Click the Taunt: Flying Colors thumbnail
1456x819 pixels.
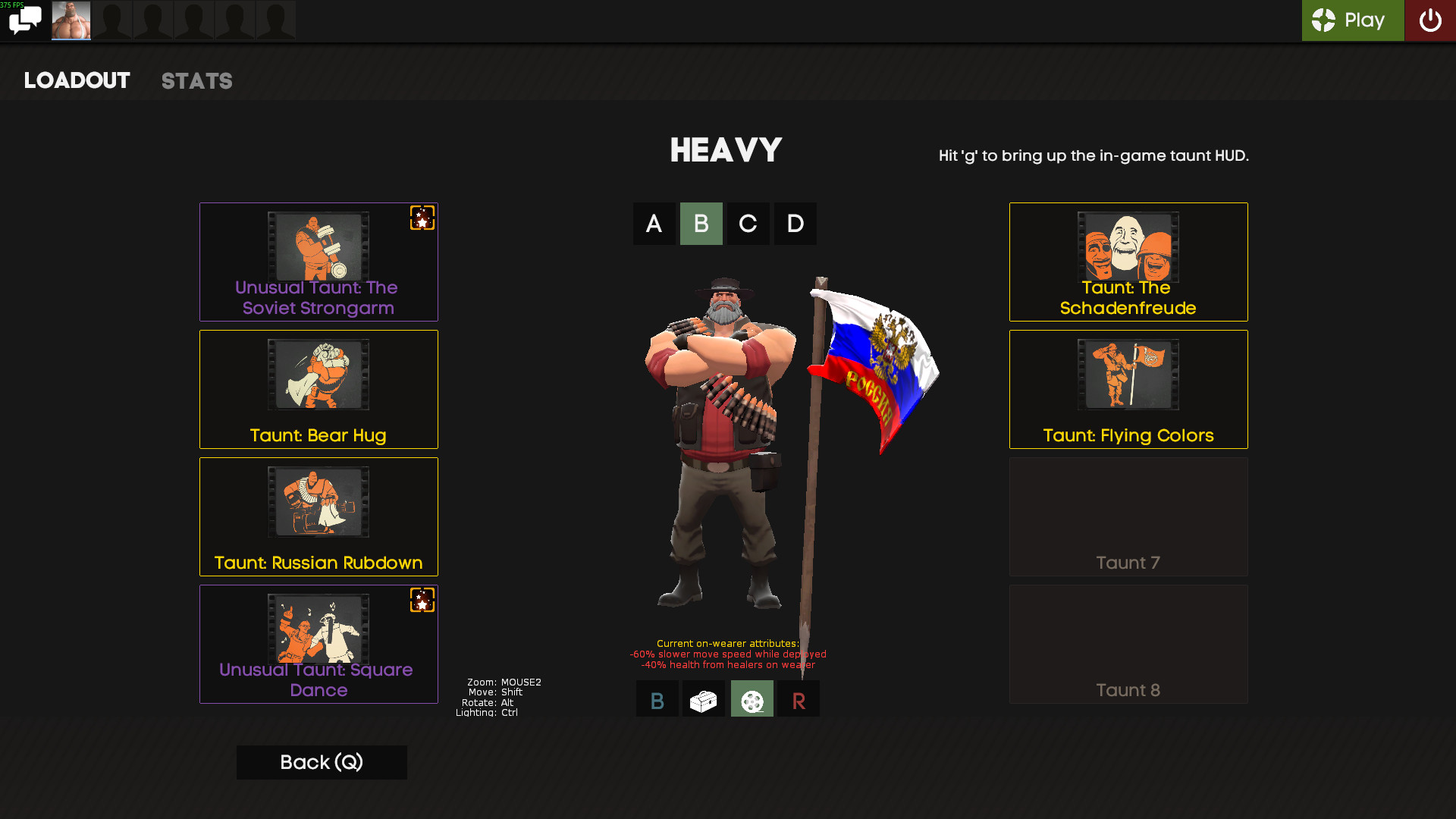(x=1128, y=374)
